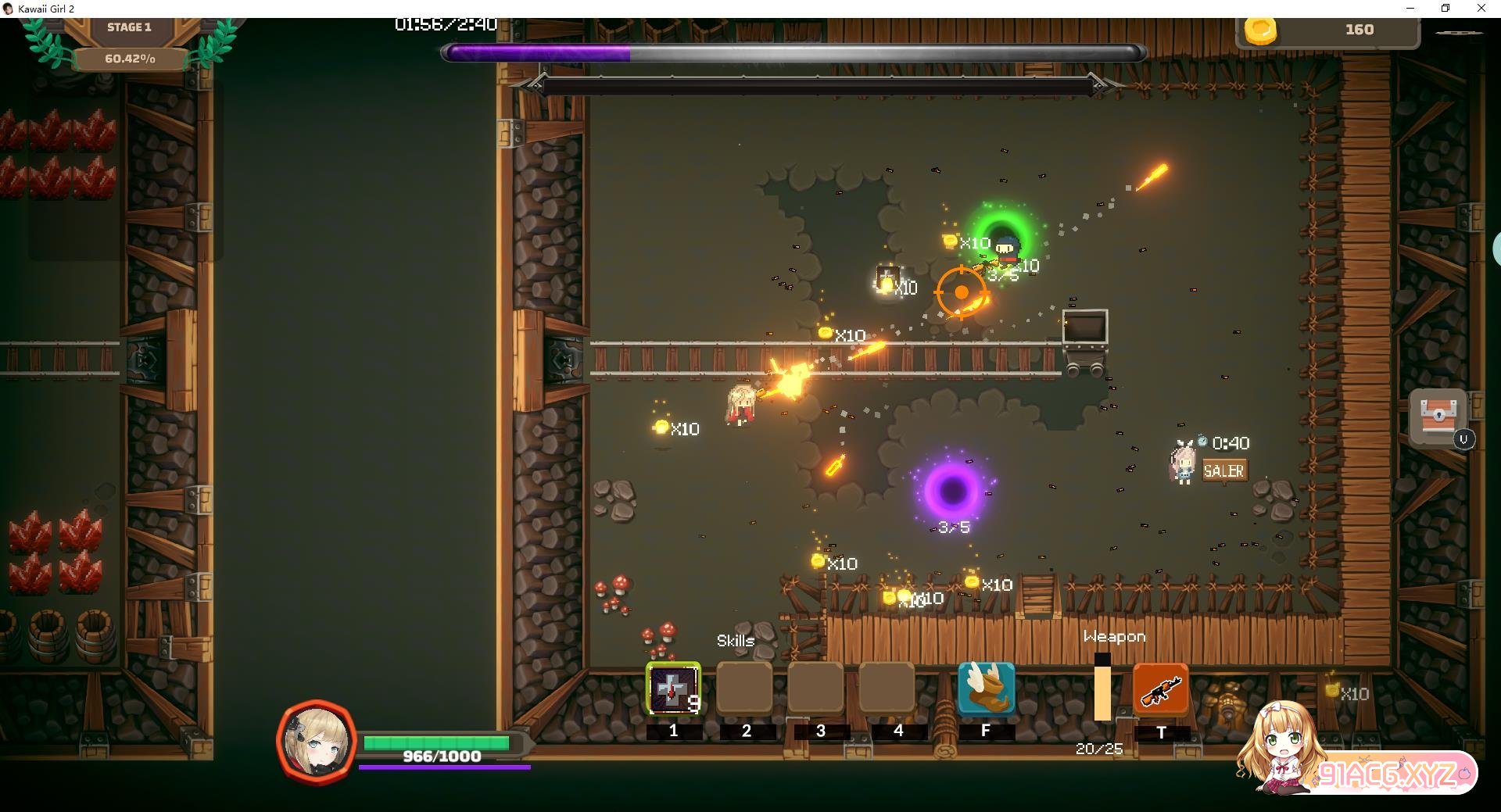The image size is (1501, 812).
Task: Click the Stage 1 progress badge
Action: pos(130,42)
